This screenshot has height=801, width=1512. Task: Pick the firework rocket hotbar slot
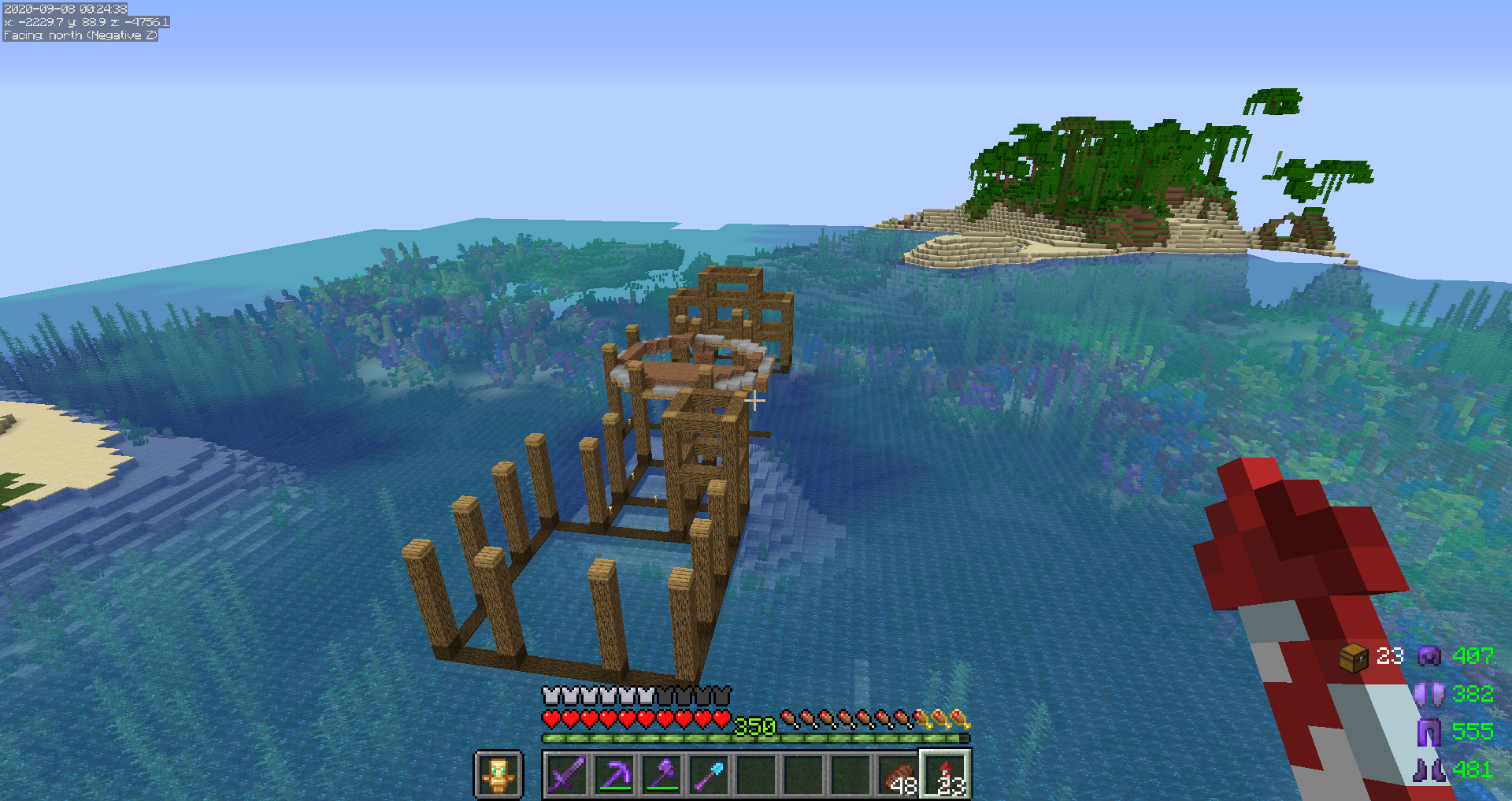point(946,774)
